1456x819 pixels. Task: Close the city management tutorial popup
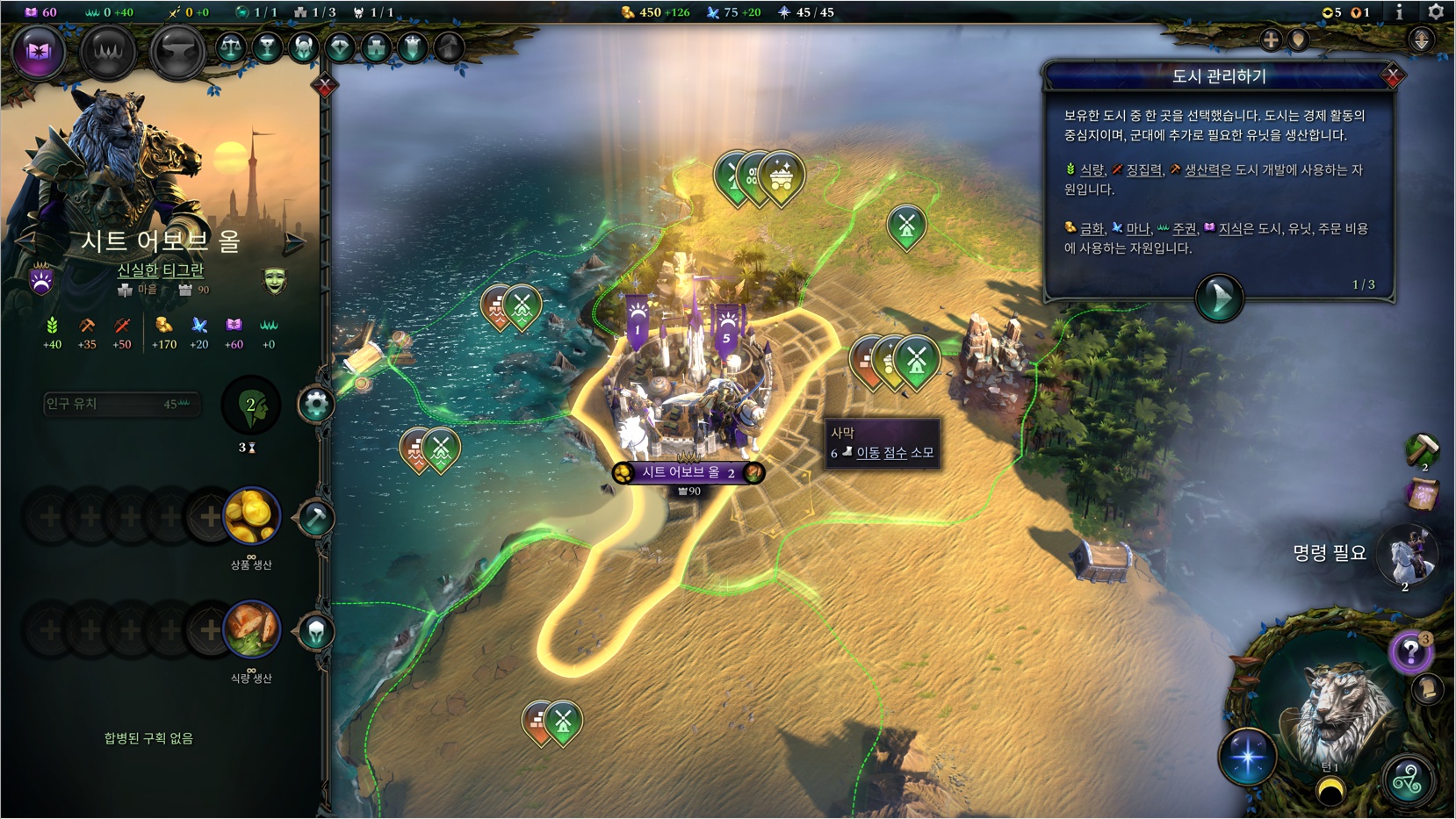tap(1392, 76)
